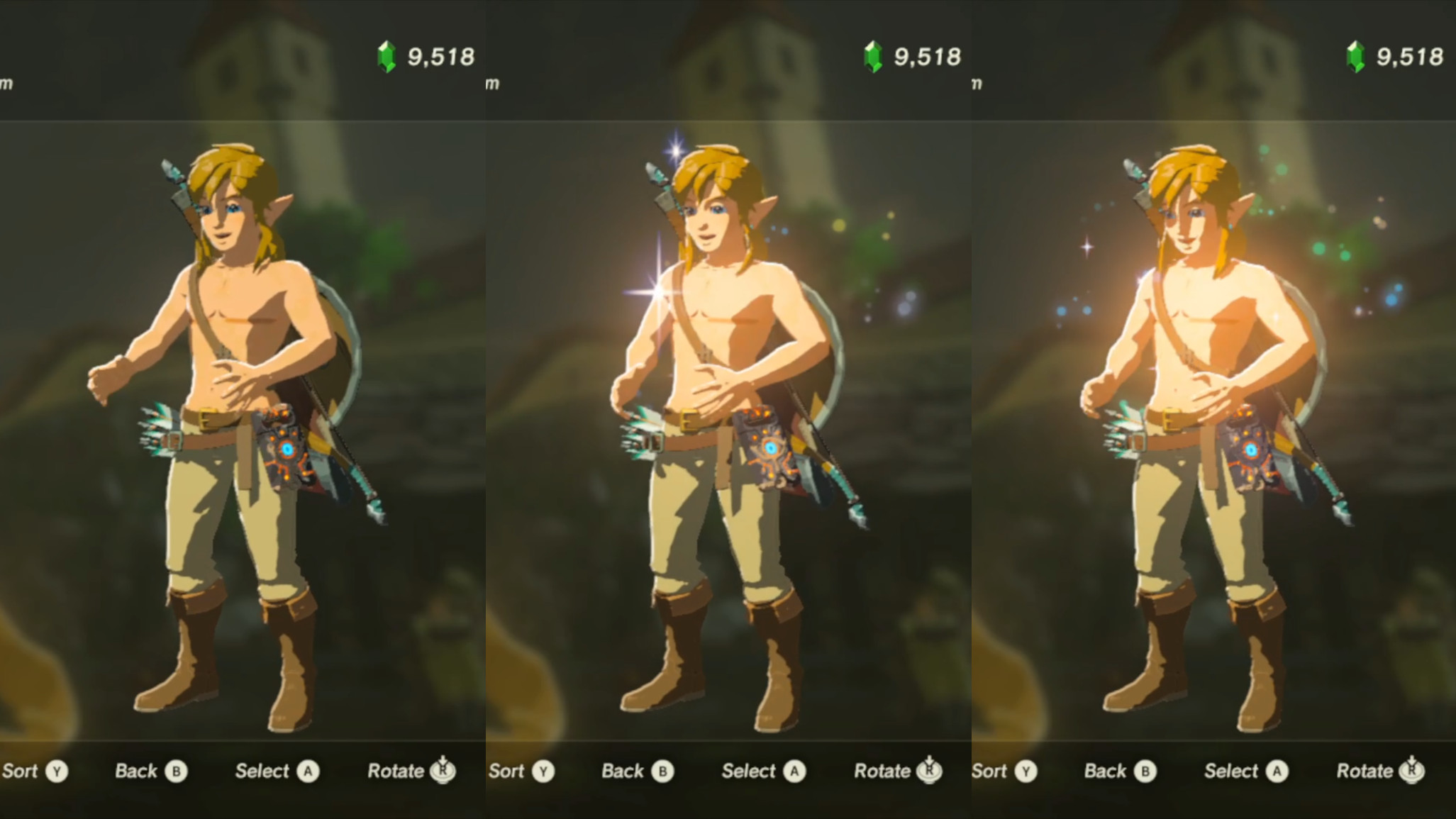Click the Sort option in the rightmost bottom bar
The height and width of the screenshot is (819, 1456).
tap(992, 770)
